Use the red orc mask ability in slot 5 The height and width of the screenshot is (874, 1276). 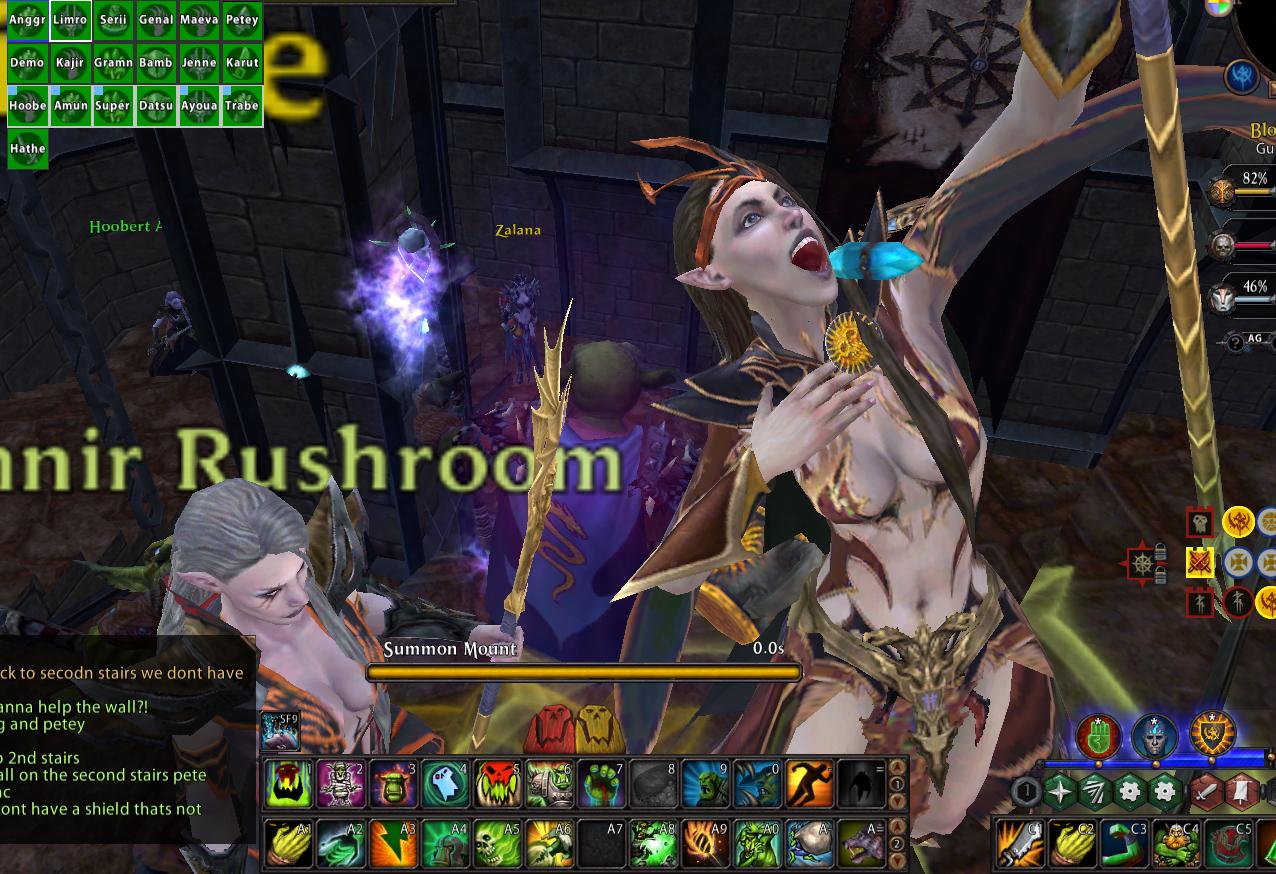coord(497,784)
